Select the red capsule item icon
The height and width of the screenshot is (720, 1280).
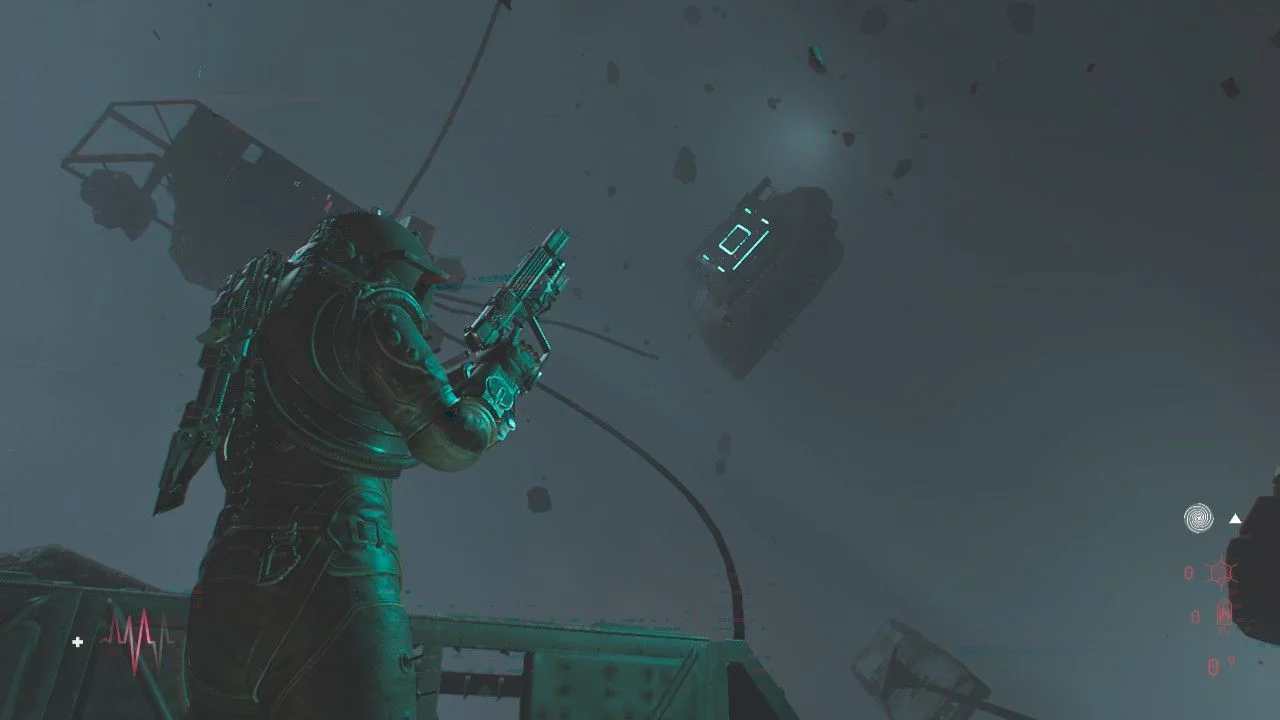[1224, 615]
